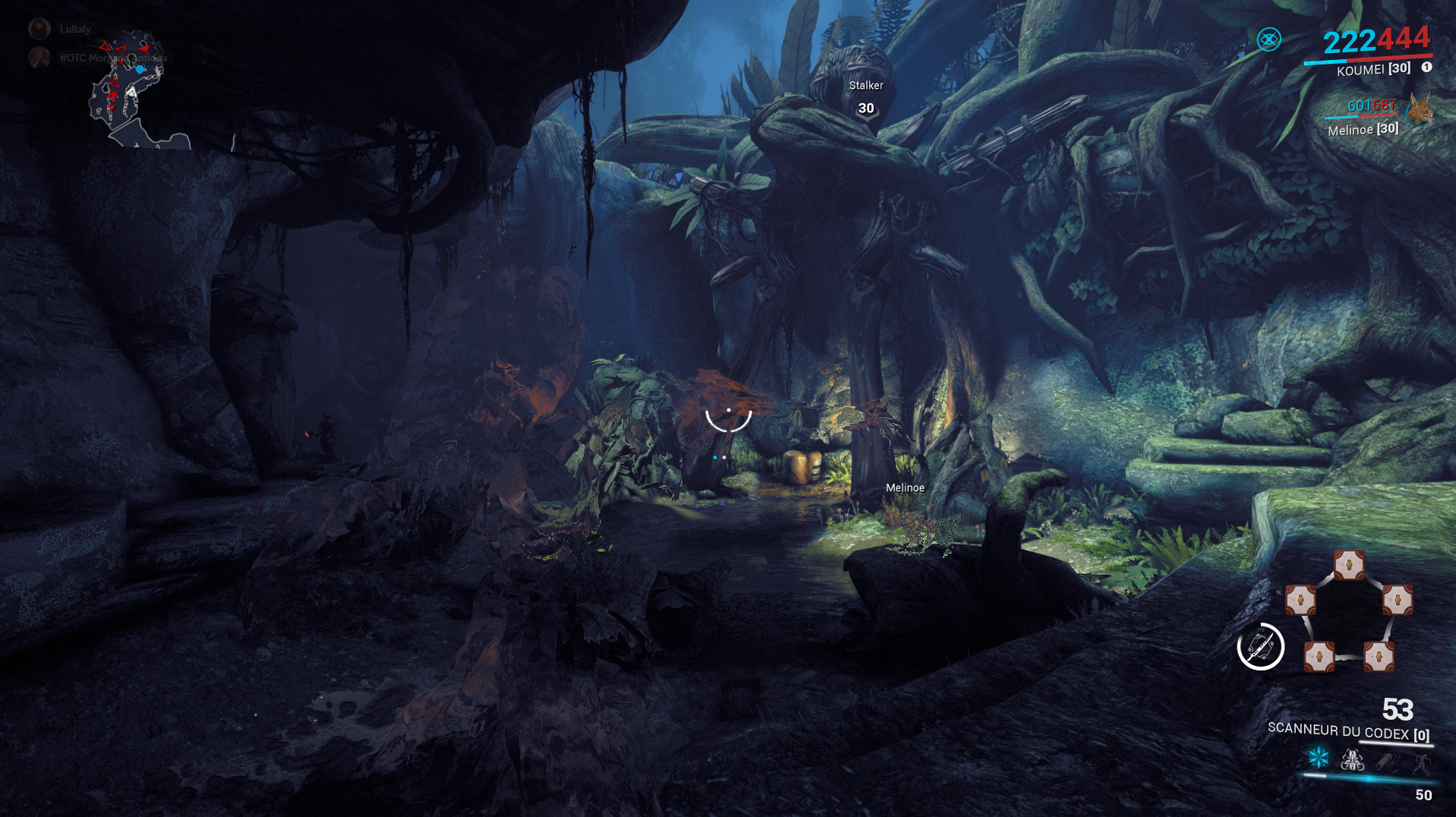Click the #OTC Morgana Antiqua player avatar
The image size is (1456, 817).
[39, 59]
